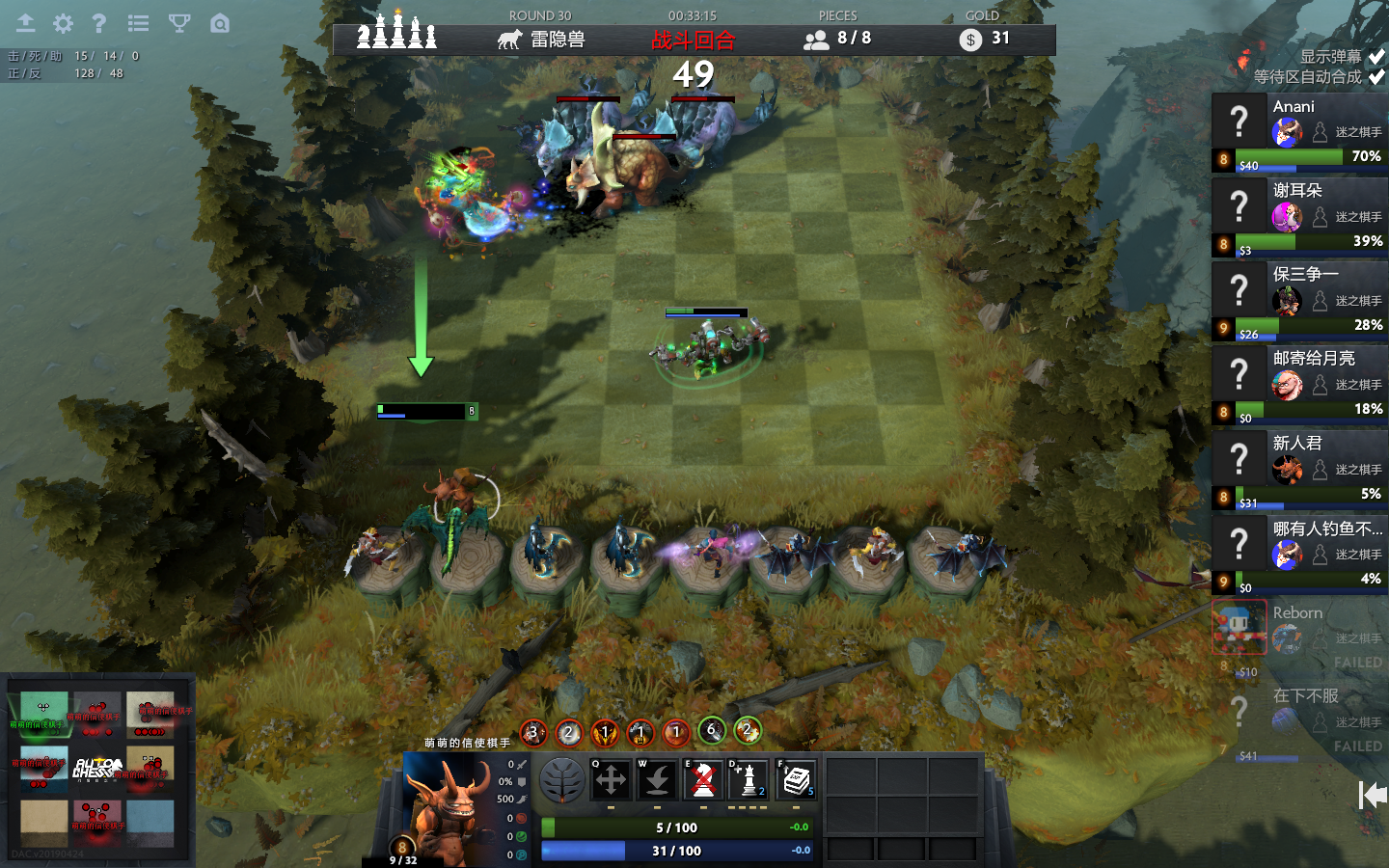Use the add chess piece ability
Viewport: 1389px width, 868px height.
coord(749,779)
